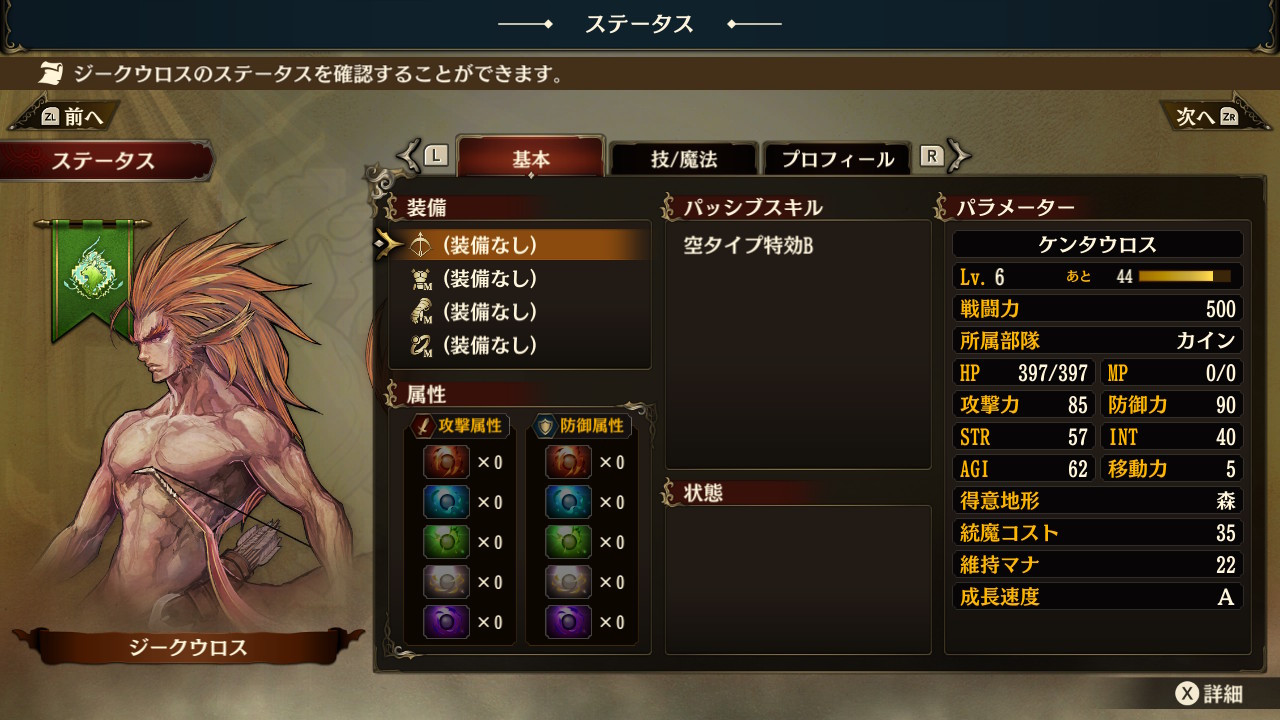Go to previous unit with 前へ
This screenshot has width=1280, height=720.
pyautogui.click(x=70, y=117)
